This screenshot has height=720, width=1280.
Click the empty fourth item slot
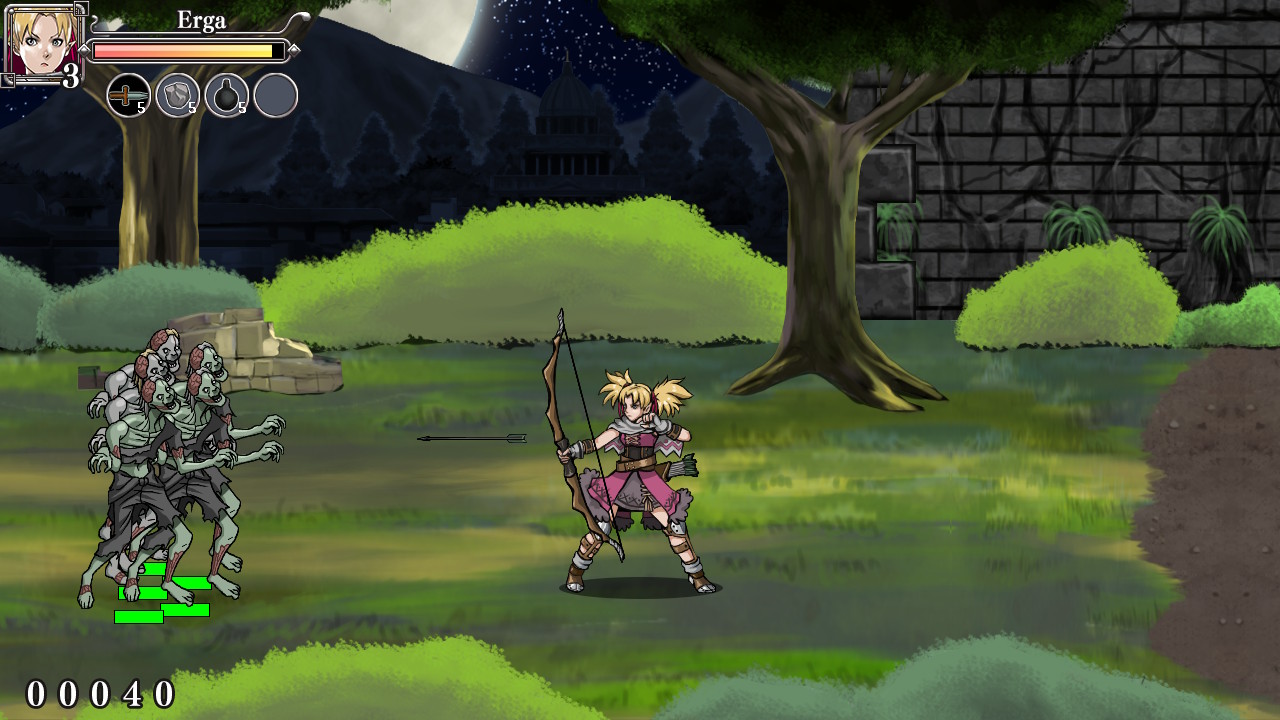pyautogui.click(x=274, y=94)
